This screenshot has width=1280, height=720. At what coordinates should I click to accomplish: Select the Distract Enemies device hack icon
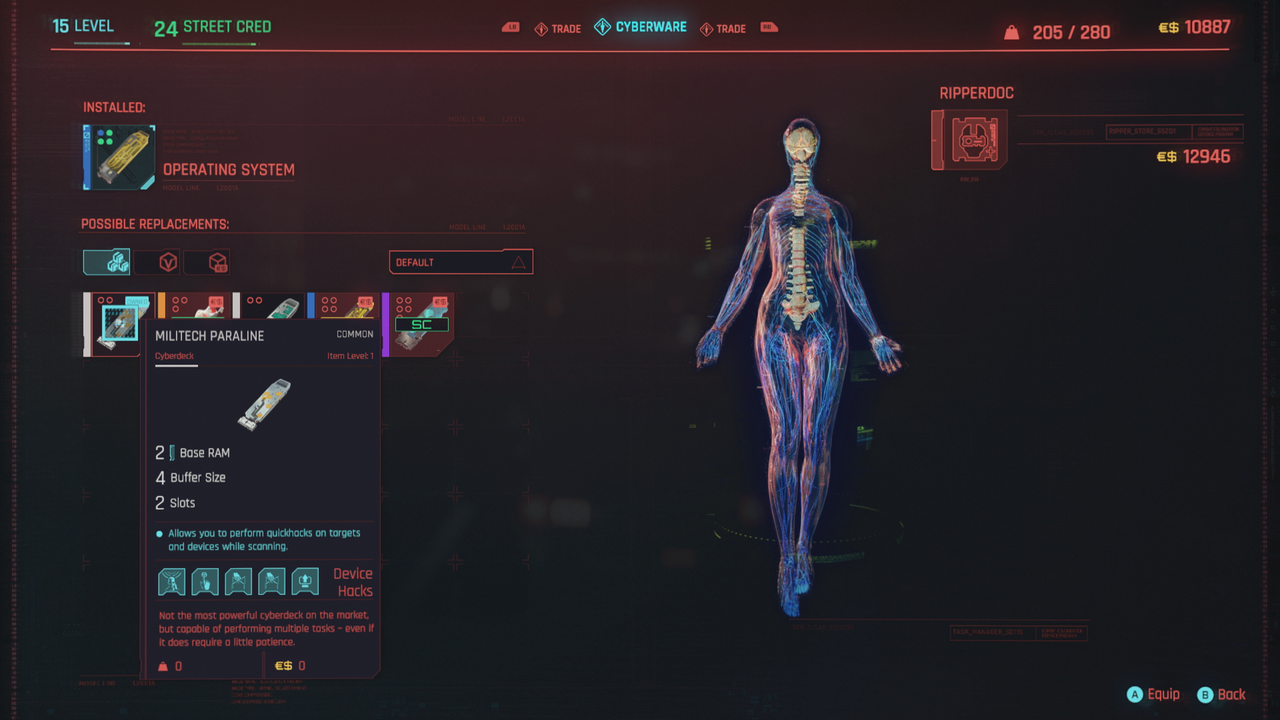click(x=204, y=581)
